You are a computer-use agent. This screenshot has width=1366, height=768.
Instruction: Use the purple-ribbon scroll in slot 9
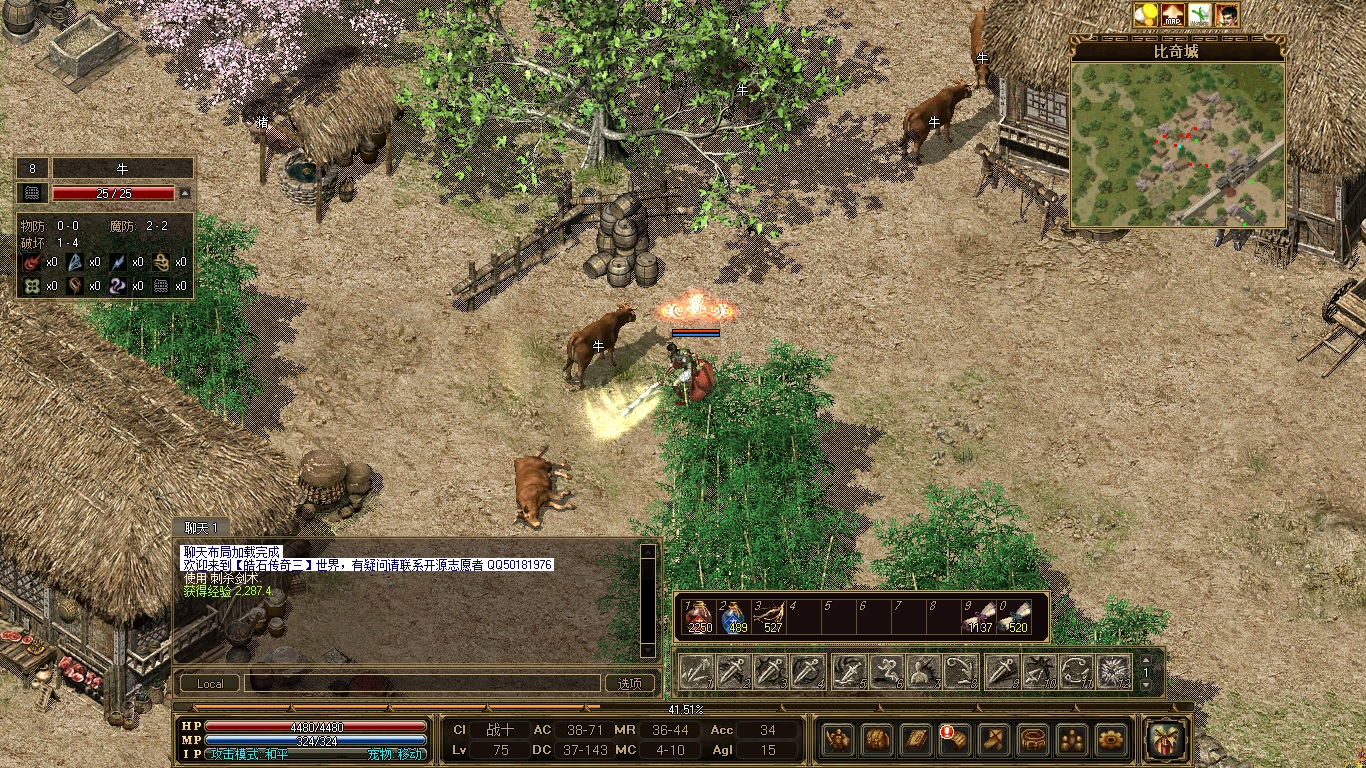coord(978,617)
